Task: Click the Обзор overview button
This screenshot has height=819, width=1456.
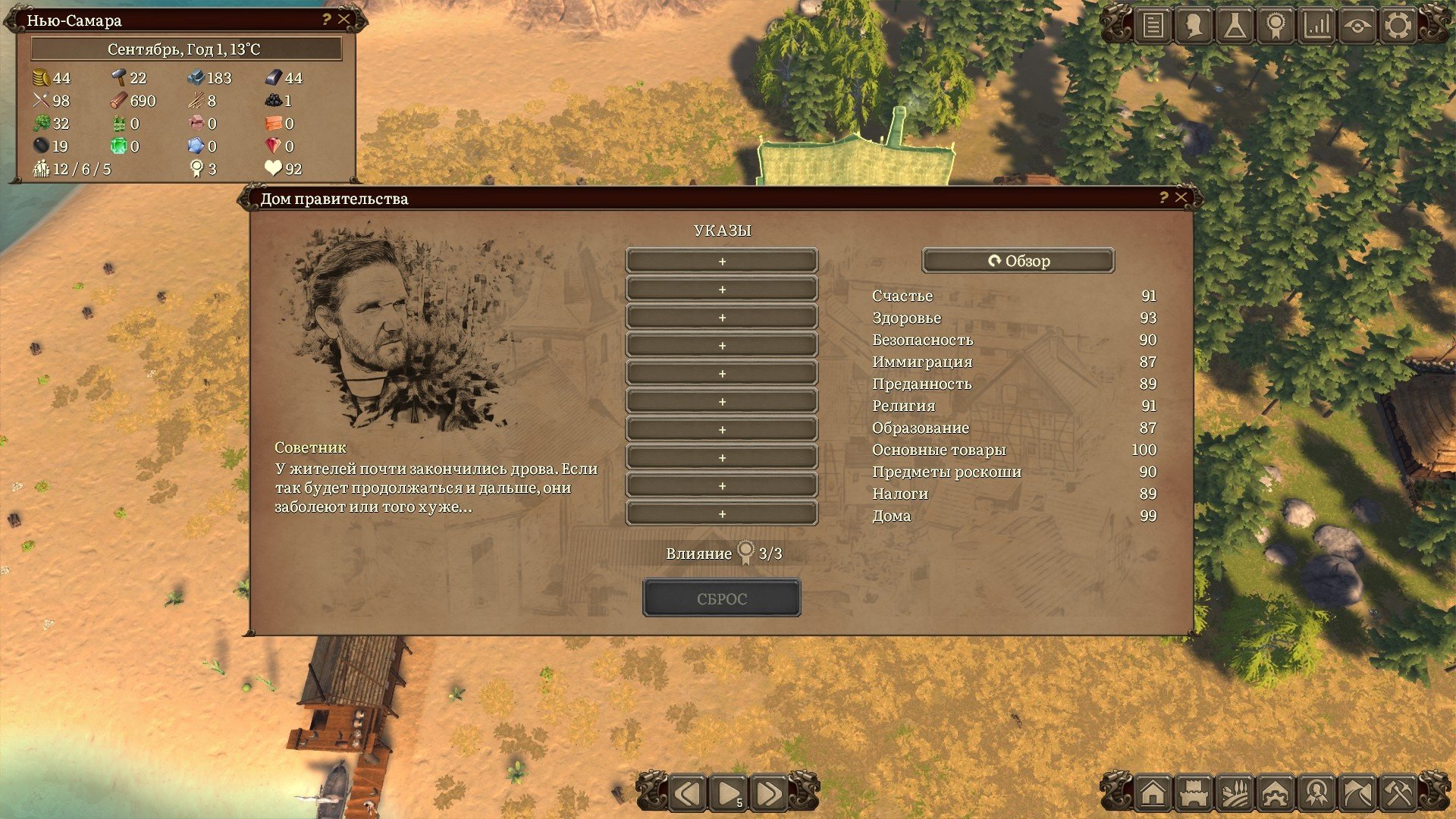Action: [1018, 261]
